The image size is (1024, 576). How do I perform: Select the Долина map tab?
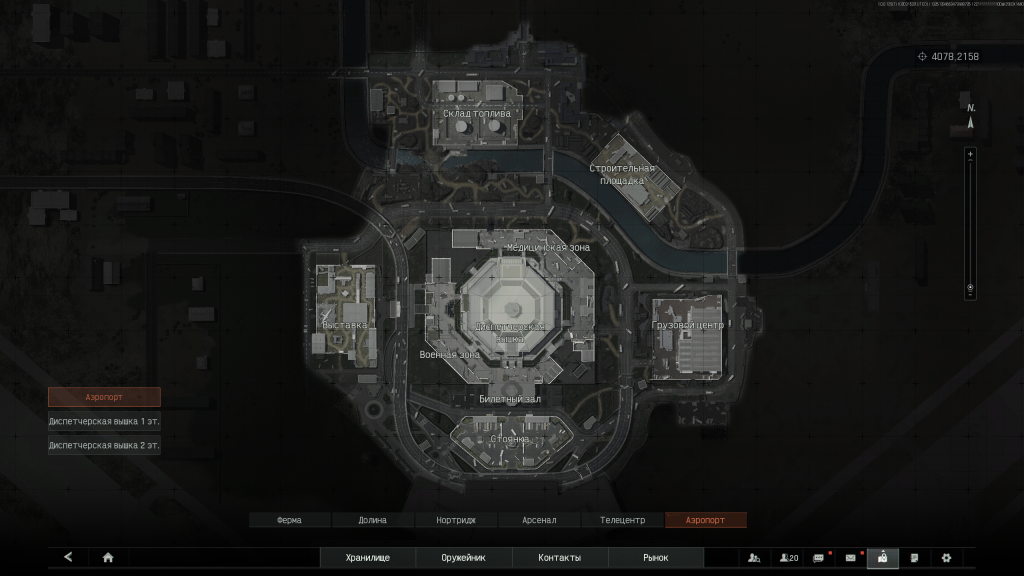click(372, 520)
